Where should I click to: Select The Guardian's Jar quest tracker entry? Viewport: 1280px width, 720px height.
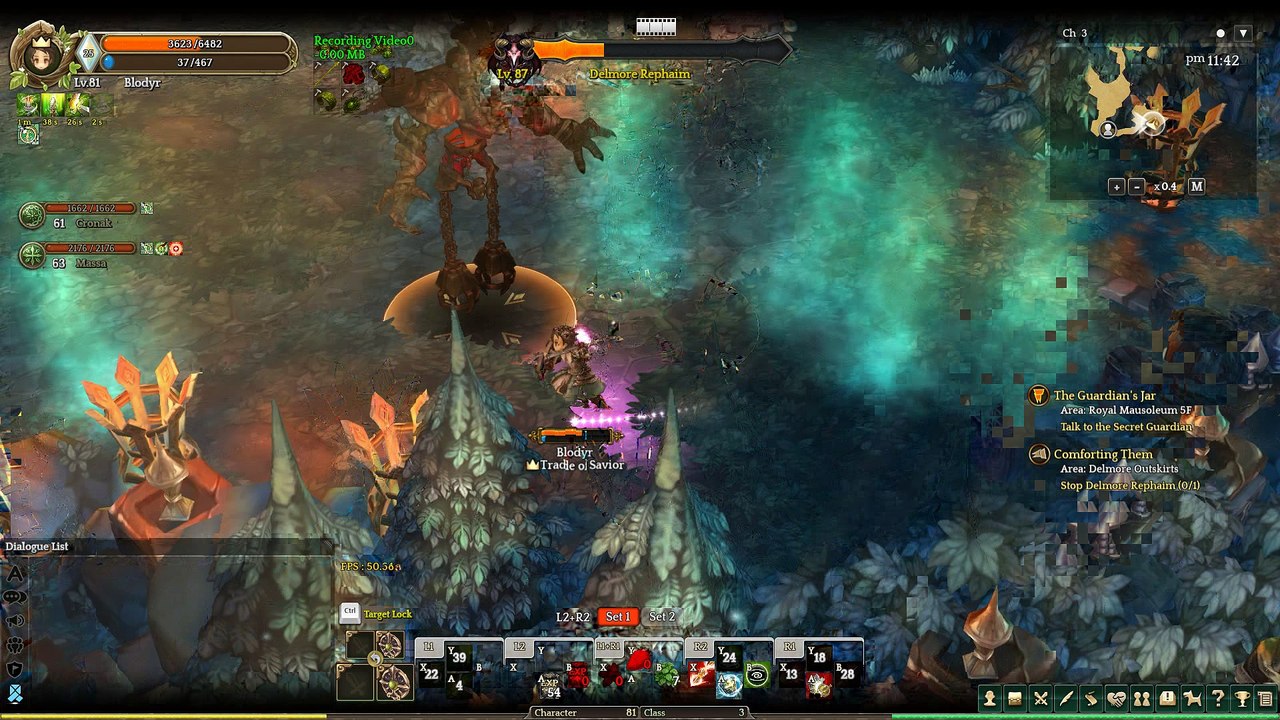[x=1104, y=396]
